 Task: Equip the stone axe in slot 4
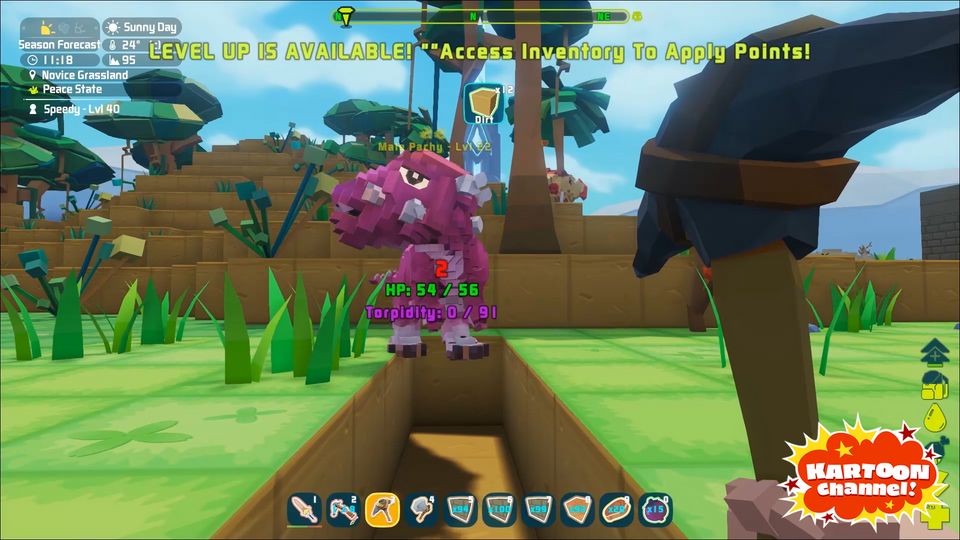pos(421,510)
